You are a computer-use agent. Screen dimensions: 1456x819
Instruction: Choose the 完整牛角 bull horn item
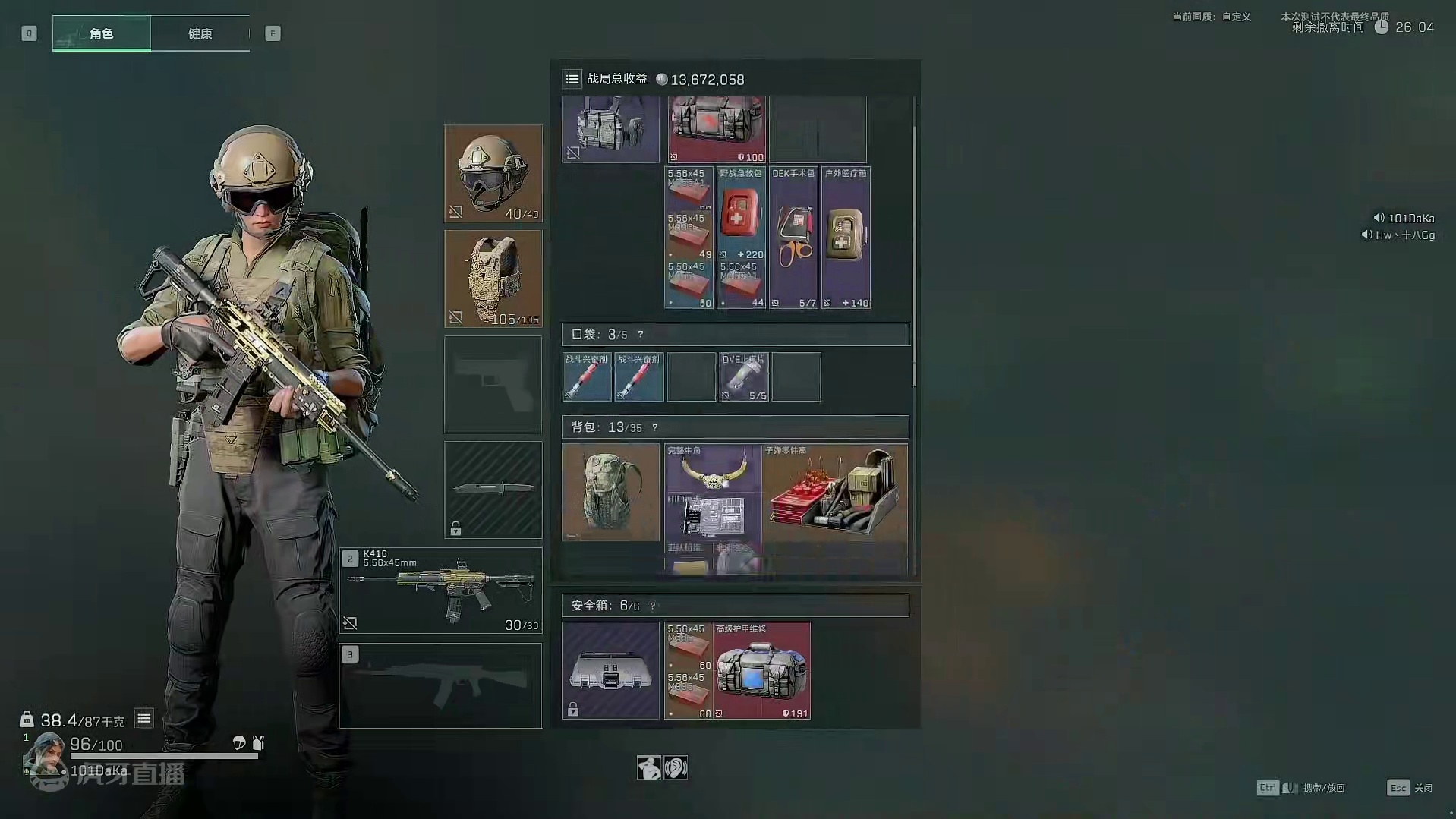pyautogui.click(x=713, y=468)
